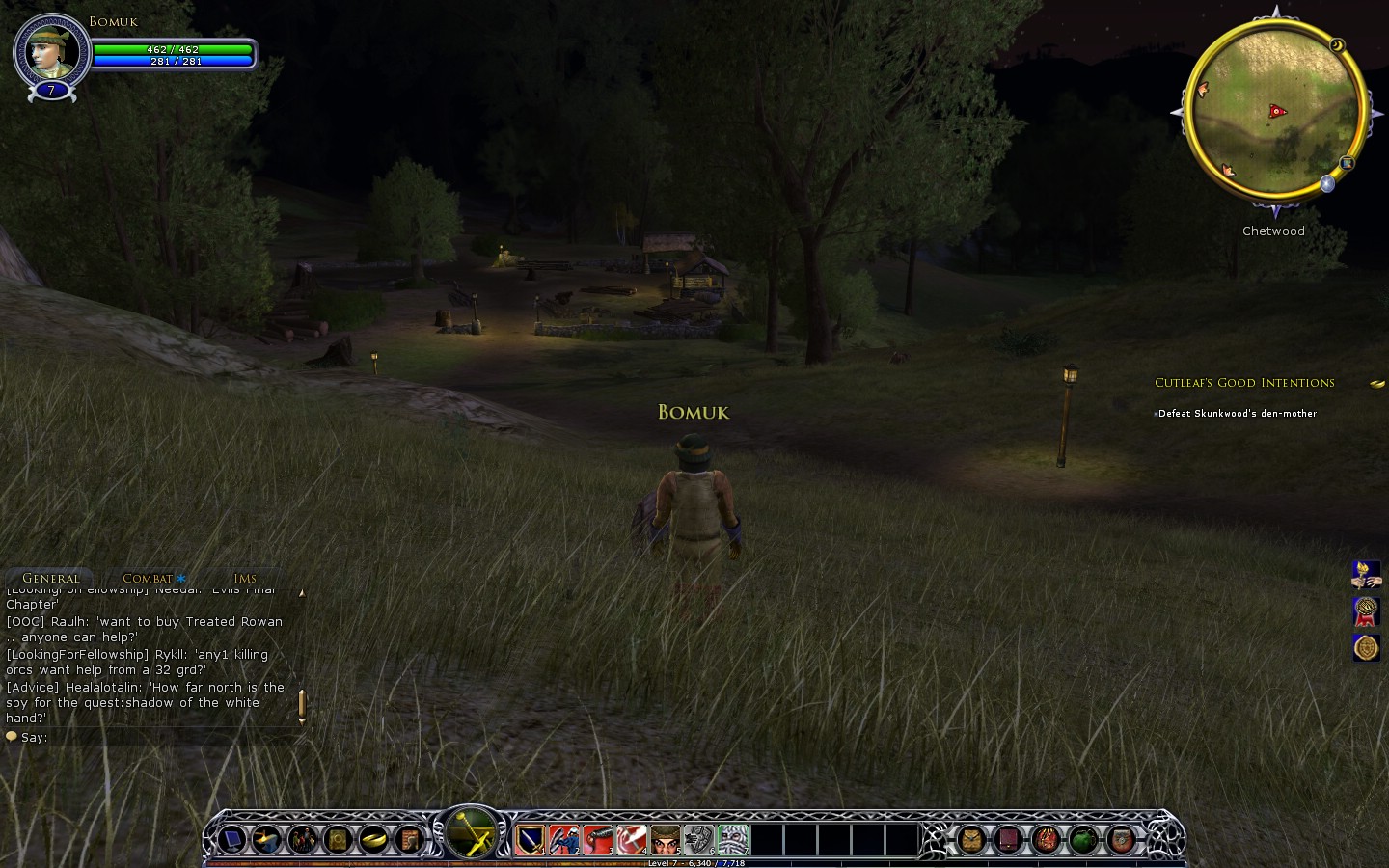Viewport: 1389px width, 868px height.
Task: Open the green pouch bag
Action: pyautogui.click(x=1083, y=839)
